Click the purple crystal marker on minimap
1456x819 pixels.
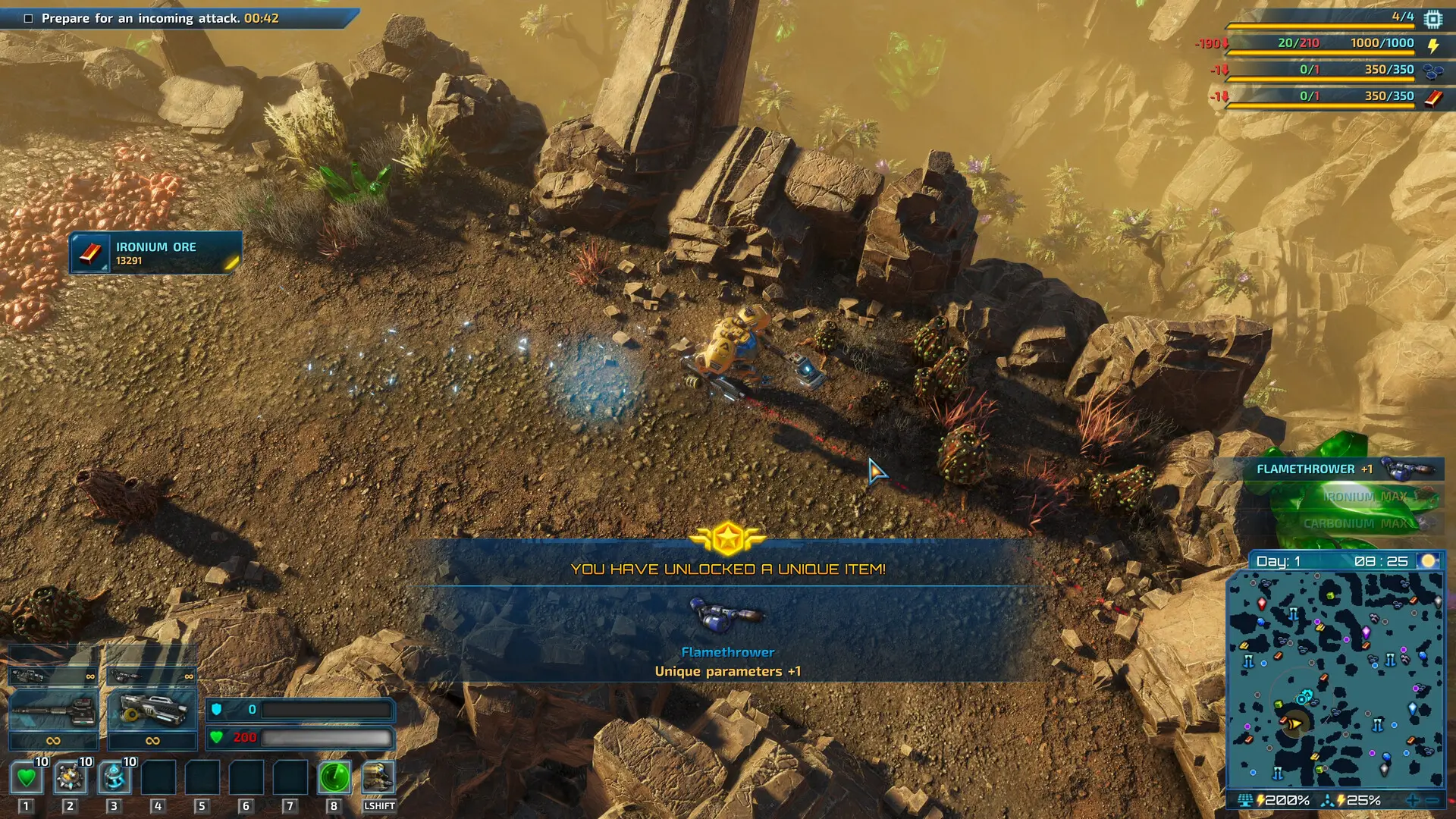point(1367,632)
